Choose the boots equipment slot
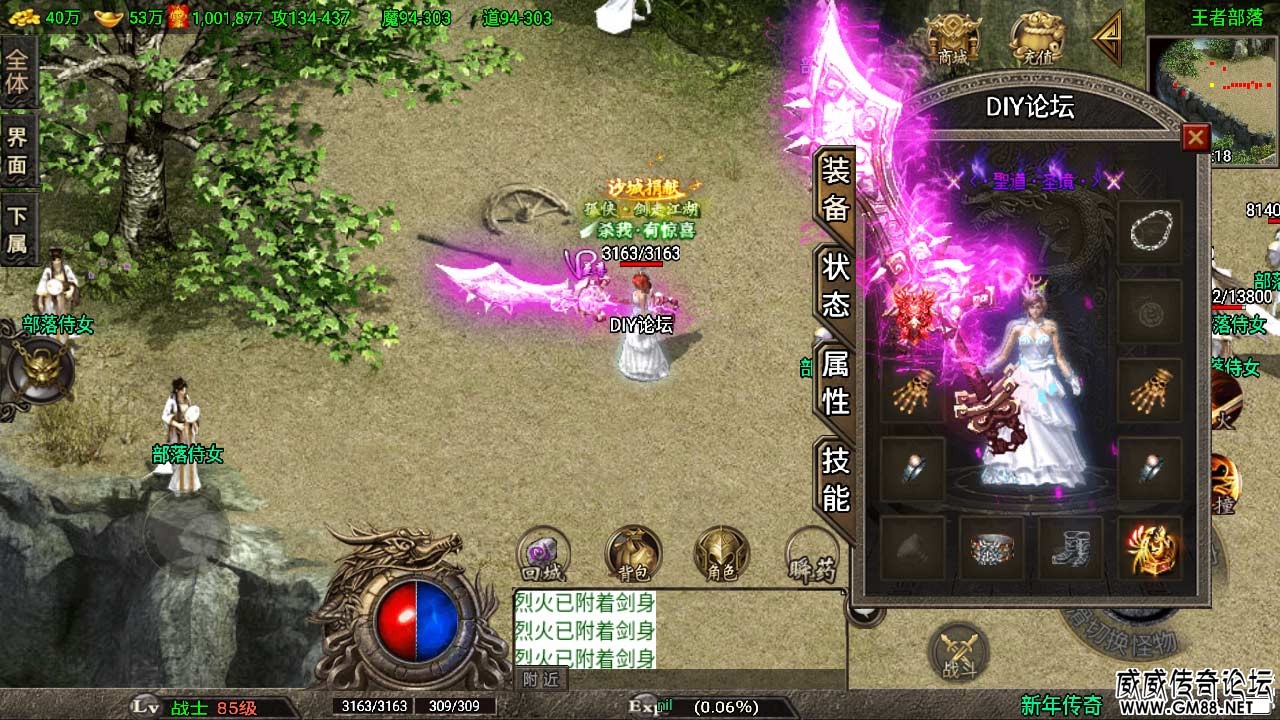Viewport: 1280px width, 720px height. pos(1070,547)
